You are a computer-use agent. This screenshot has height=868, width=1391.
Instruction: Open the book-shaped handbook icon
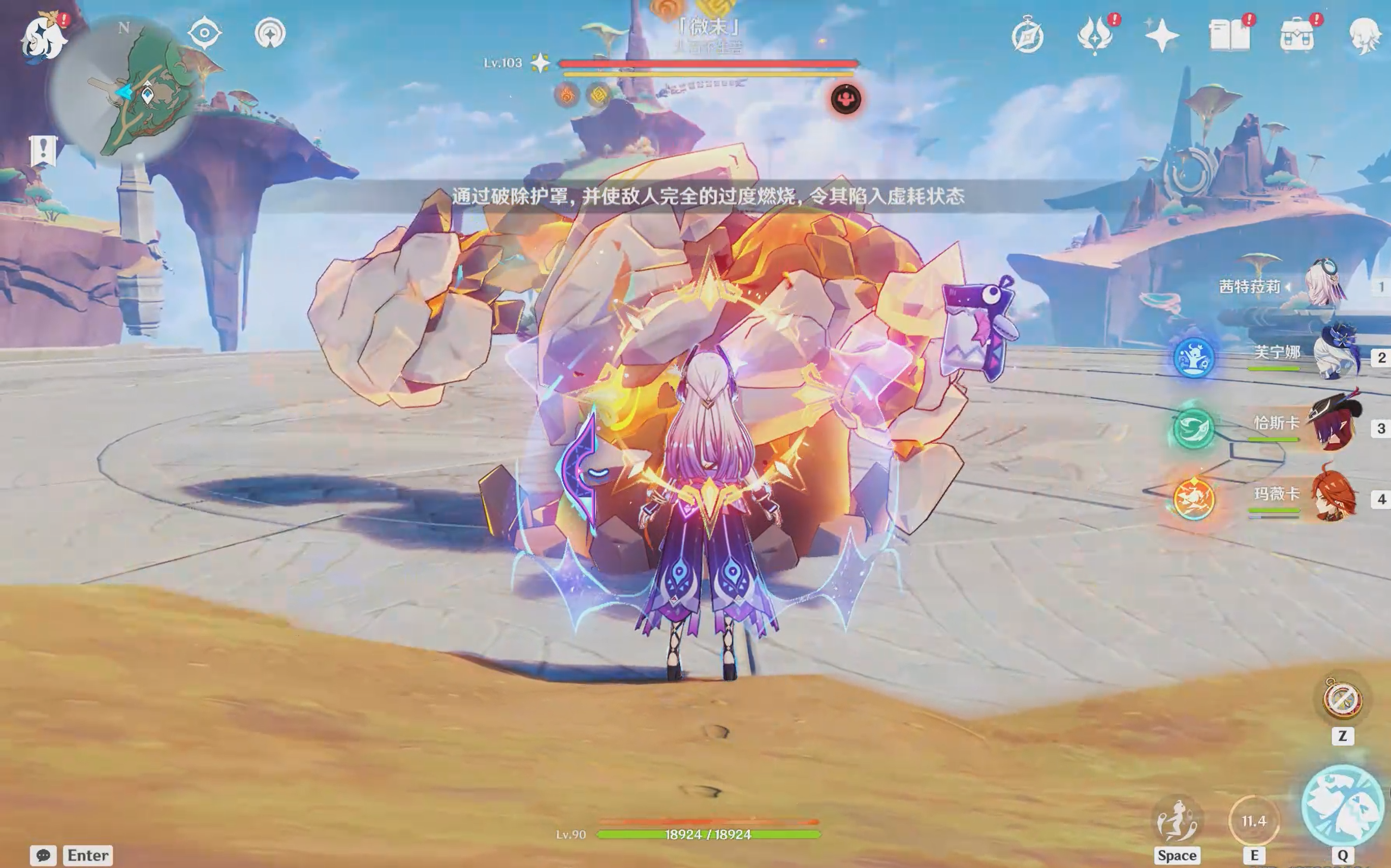click(x=1229, y=35)
